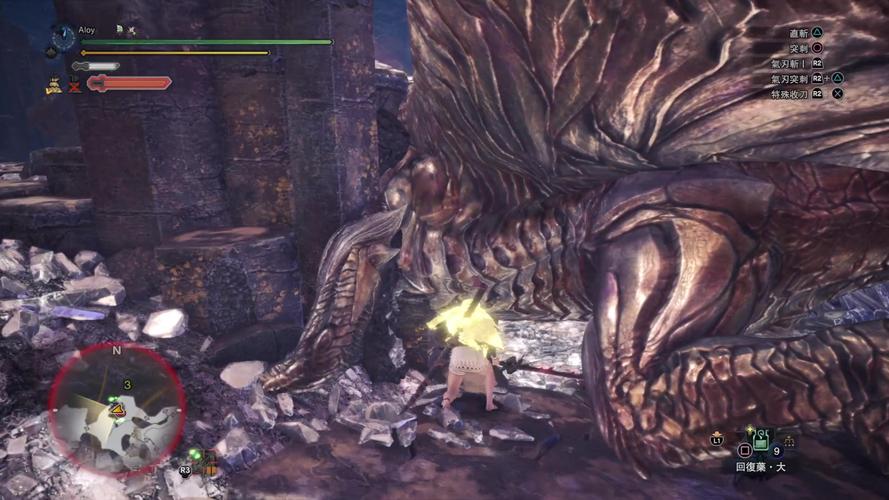Select the Mega Potion item slot

760,439
